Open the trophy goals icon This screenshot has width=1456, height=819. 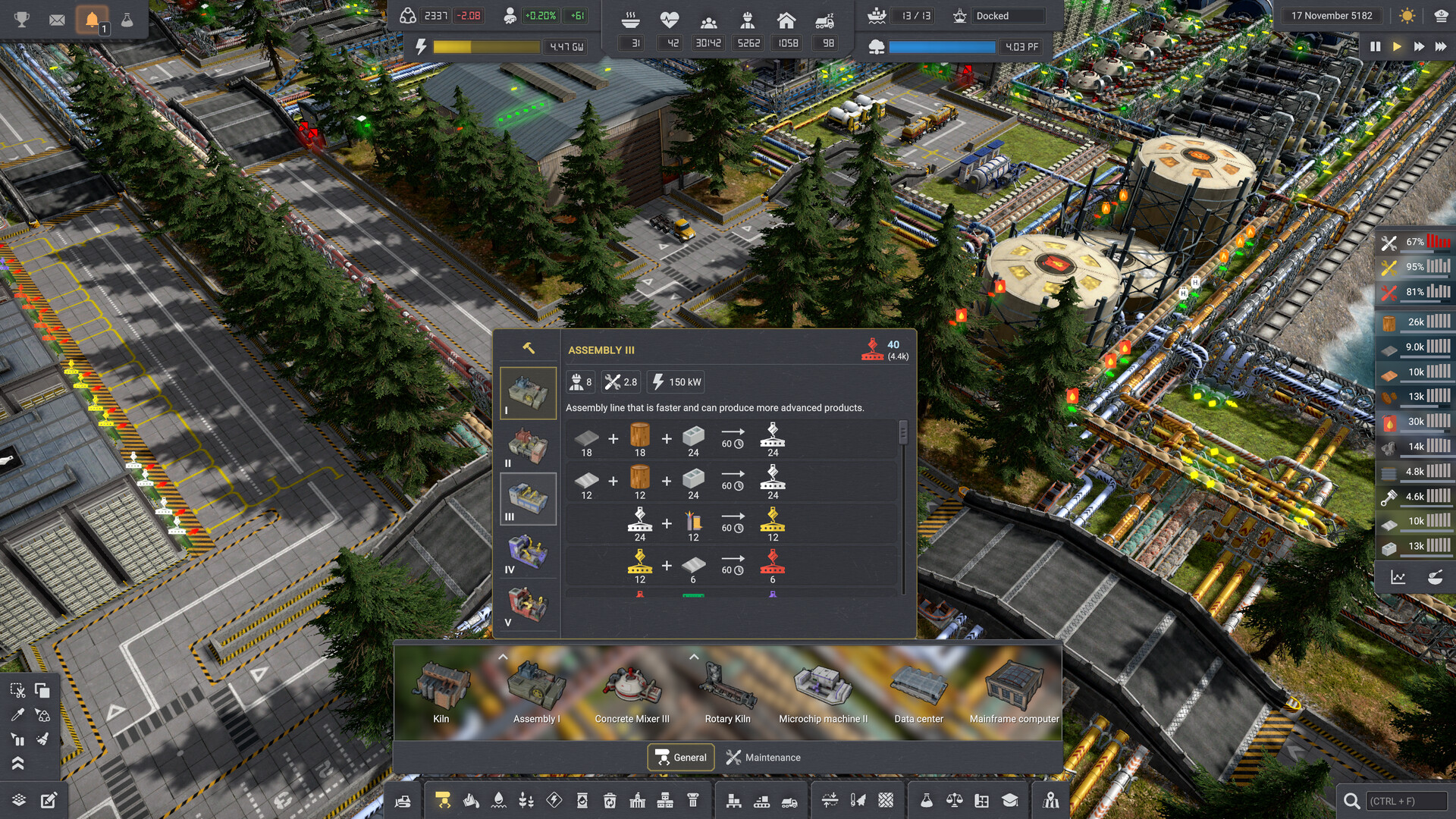tap(22, 20)
